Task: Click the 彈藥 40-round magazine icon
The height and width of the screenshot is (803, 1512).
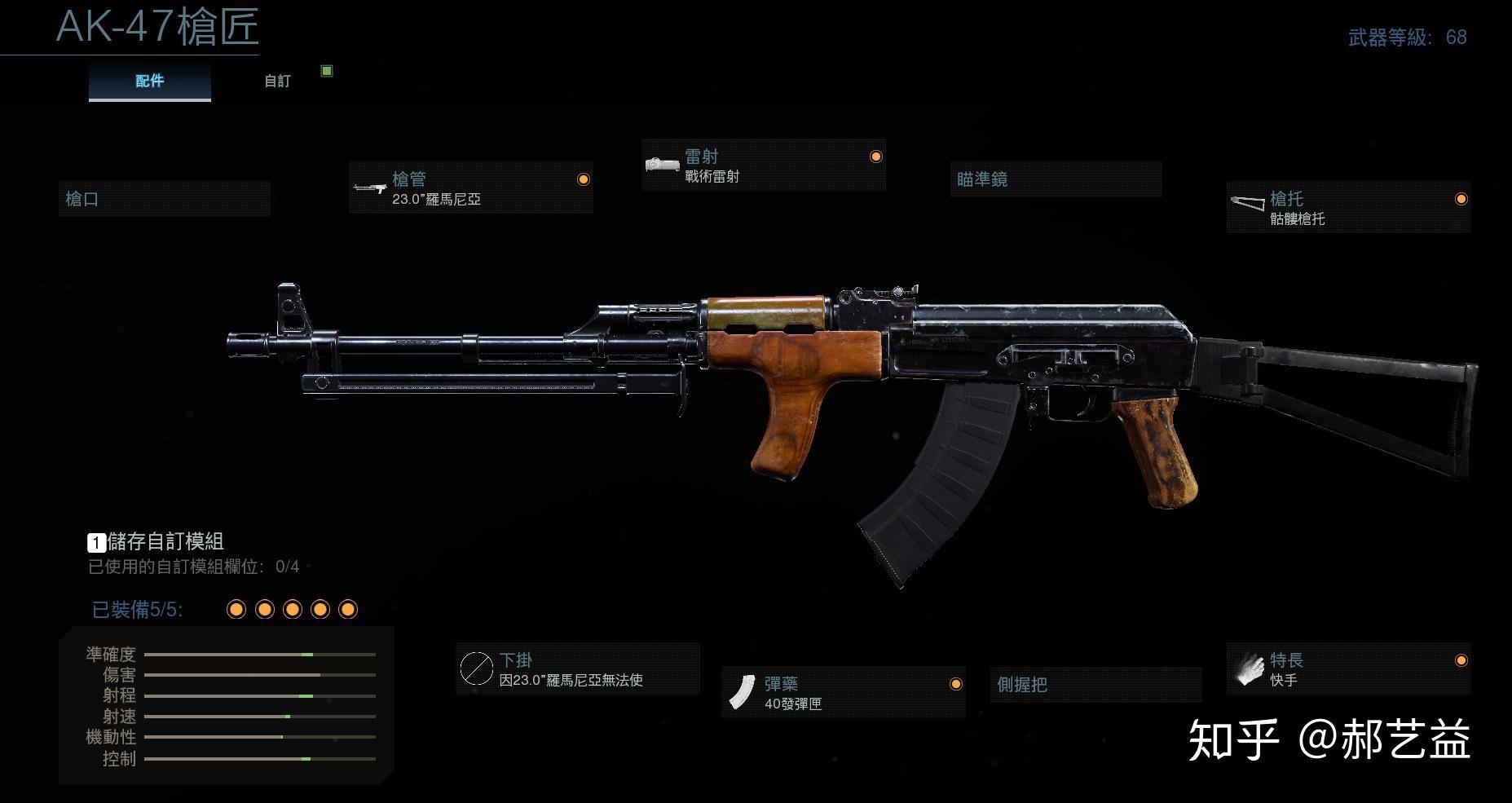Action: point(744,690)
